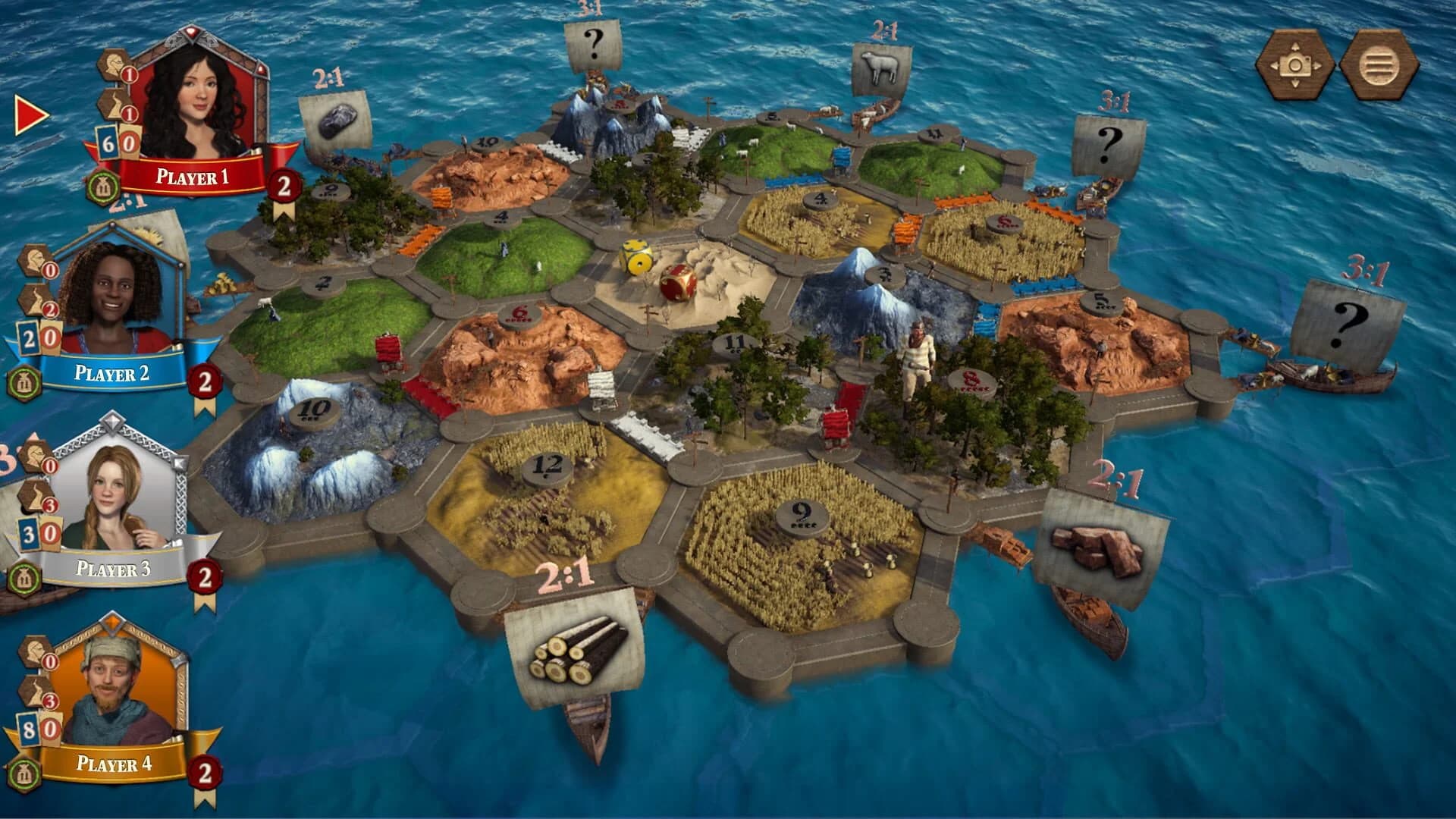This screenshot has height=819, width=1456.
Task: Click the yellow dice on the desert
Action: (x=635, y=258)
